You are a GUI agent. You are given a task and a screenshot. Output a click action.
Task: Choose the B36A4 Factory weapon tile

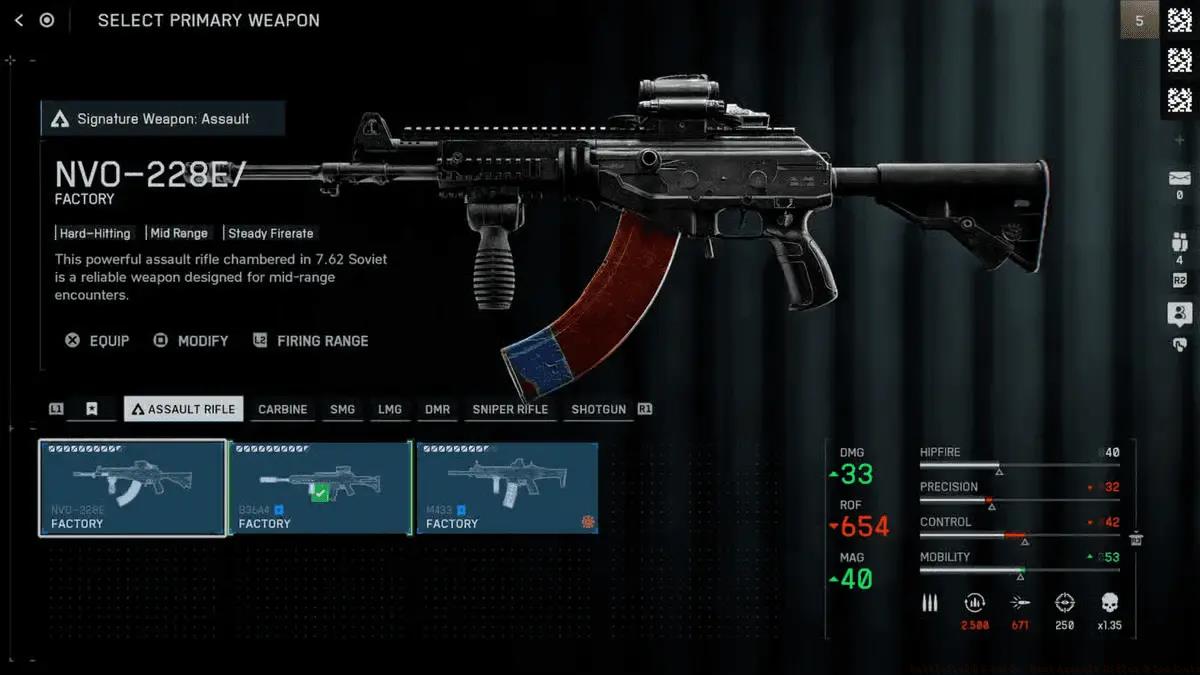click(x=320, y=489)
